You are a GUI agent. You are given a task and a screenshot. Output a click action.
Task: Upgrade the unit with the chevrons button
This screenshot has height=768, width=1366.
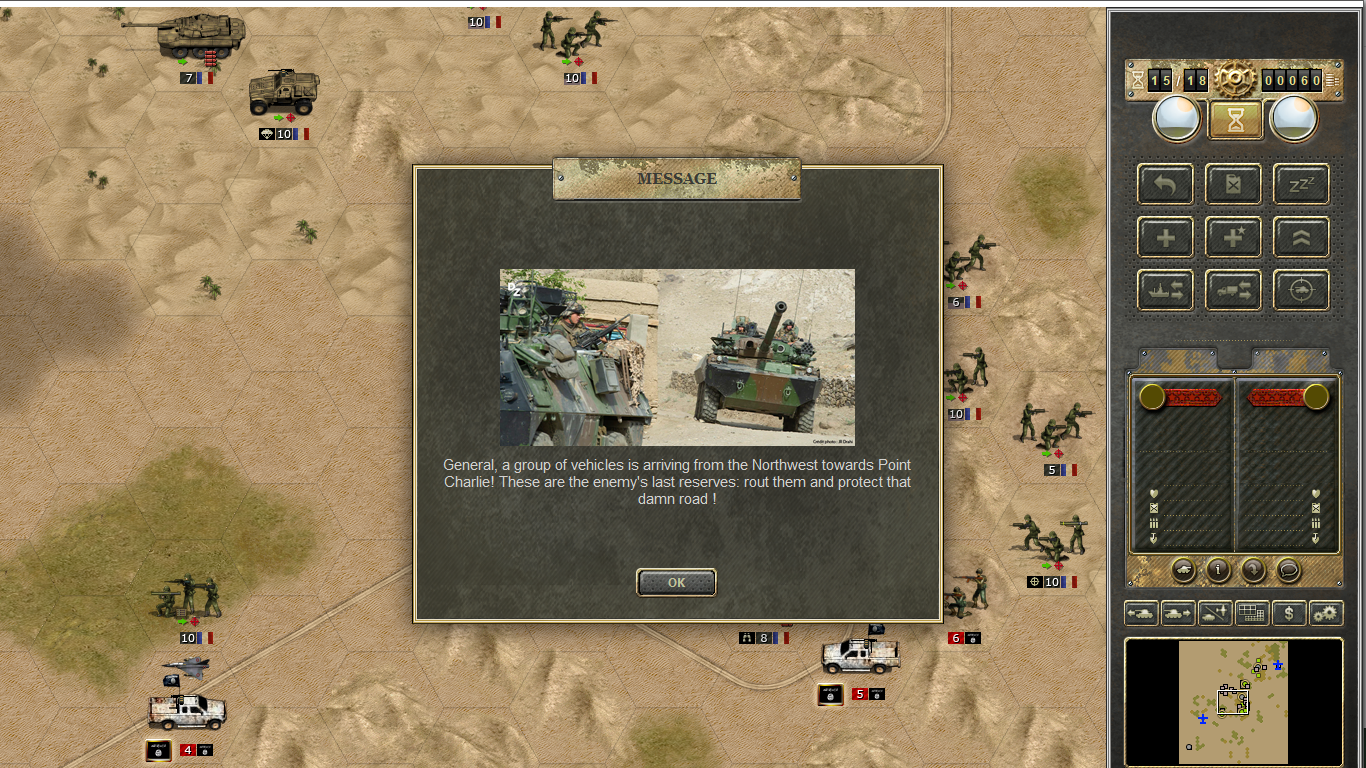coord(1301,238)
